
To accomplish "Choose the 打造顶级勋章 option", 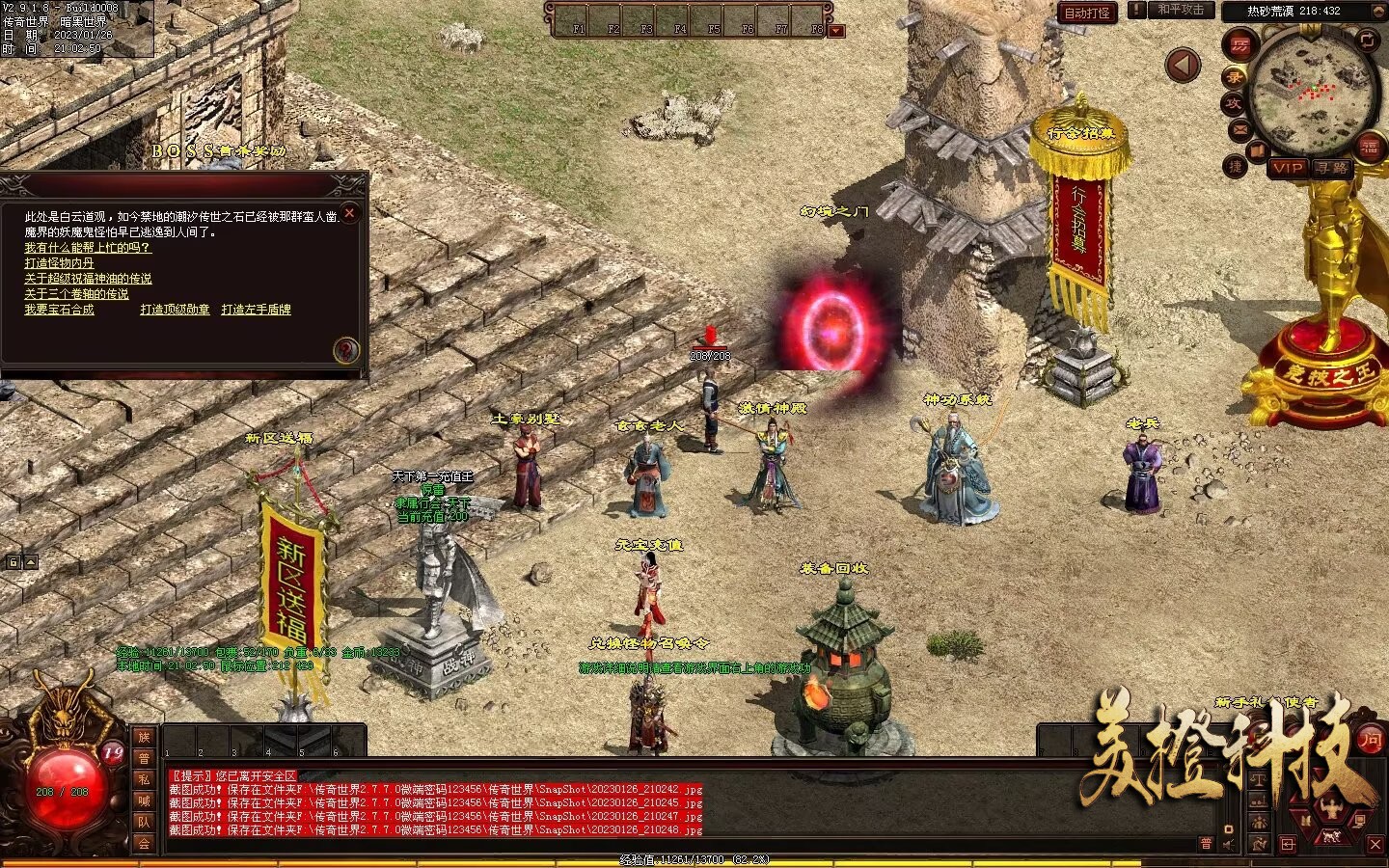I will pyautogui.click(x=175, y=310).
